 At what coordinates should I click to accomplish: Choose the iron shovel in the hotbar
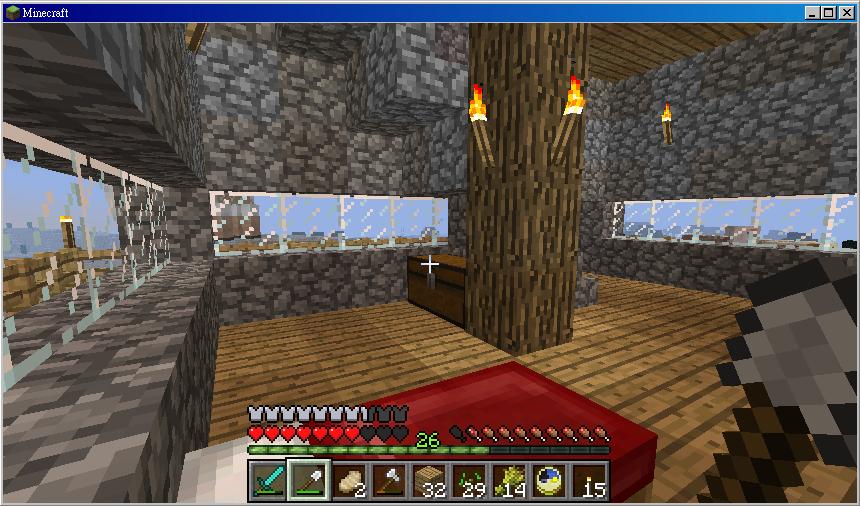pyautogui.click(x=308, y=481)
